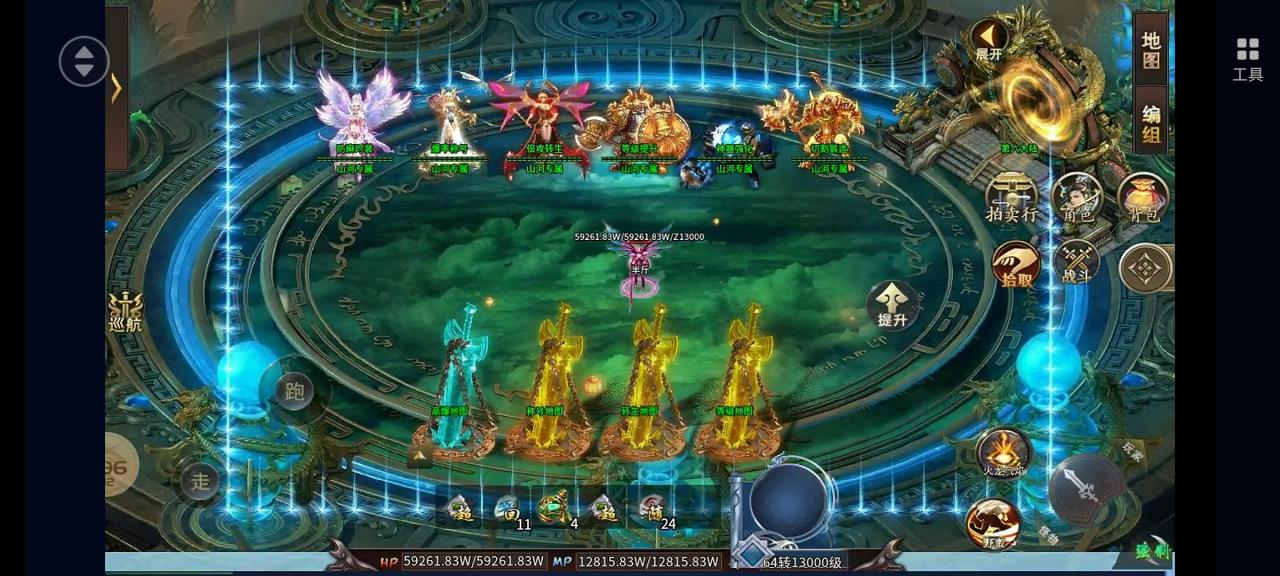The width and height of the screenshot is (1280, 576).
Task: Switch movement to 走 walk mode
Action: point(200,481)
